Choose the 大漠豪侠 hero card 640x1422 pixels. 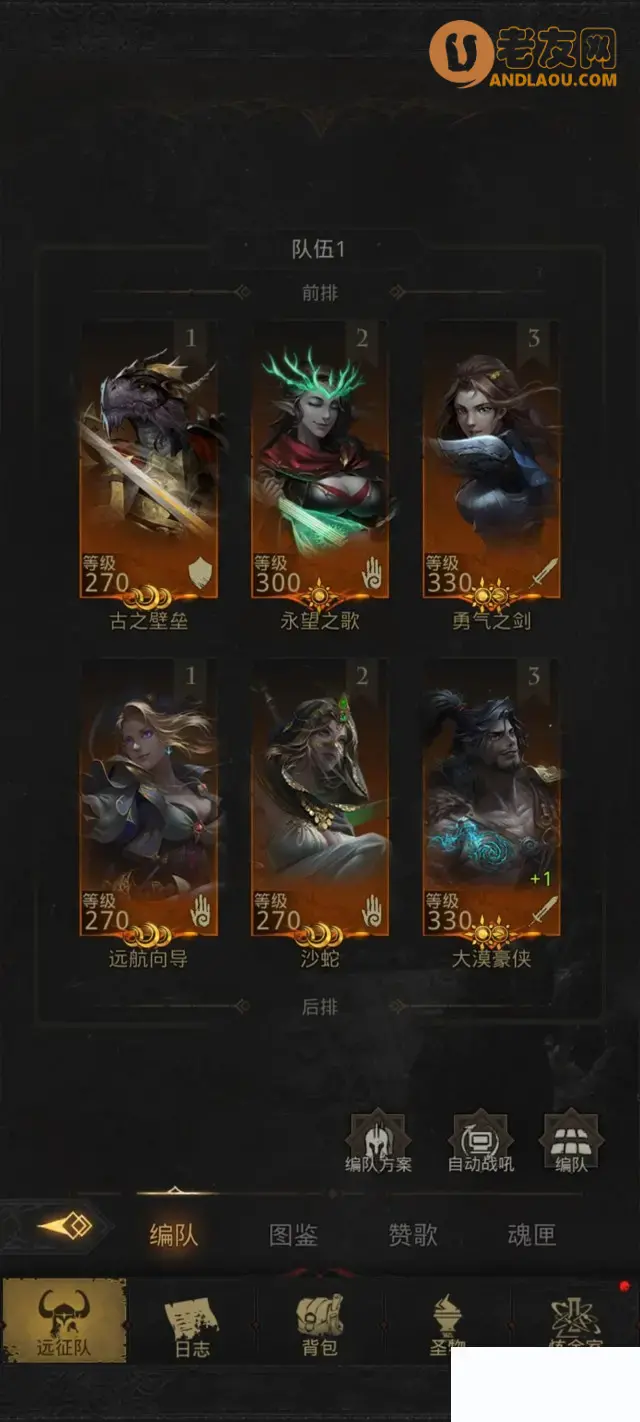[491, 798]
